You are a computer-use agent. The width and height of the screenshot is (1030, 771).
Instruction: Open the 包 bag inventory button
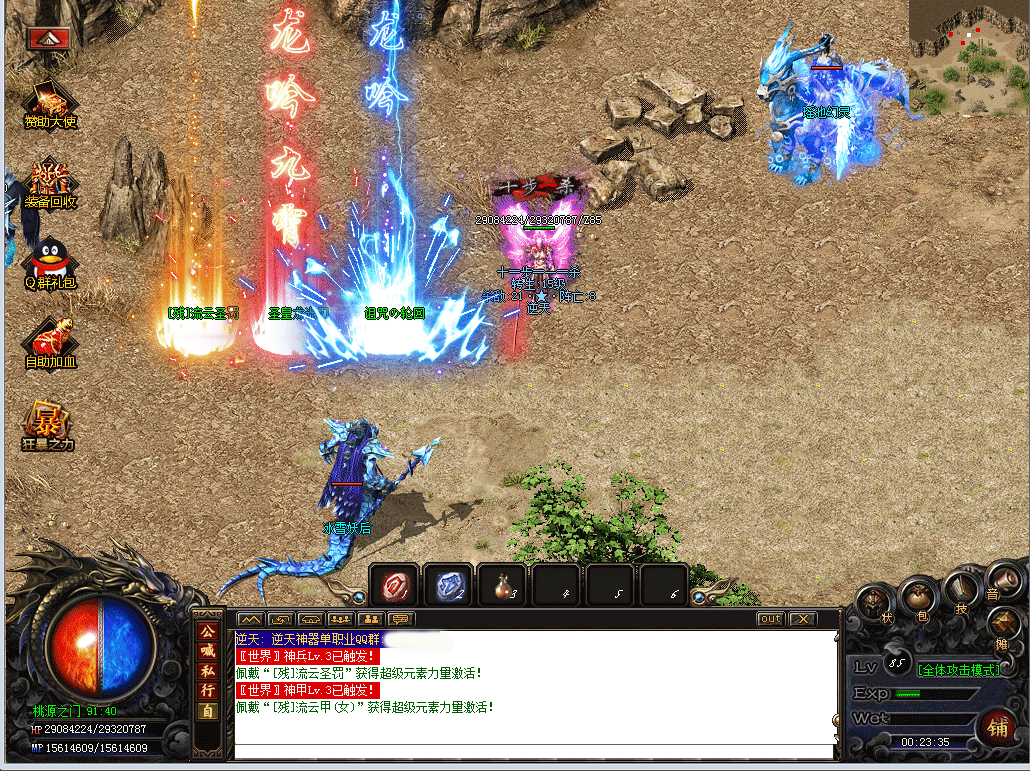pos(917,599)
